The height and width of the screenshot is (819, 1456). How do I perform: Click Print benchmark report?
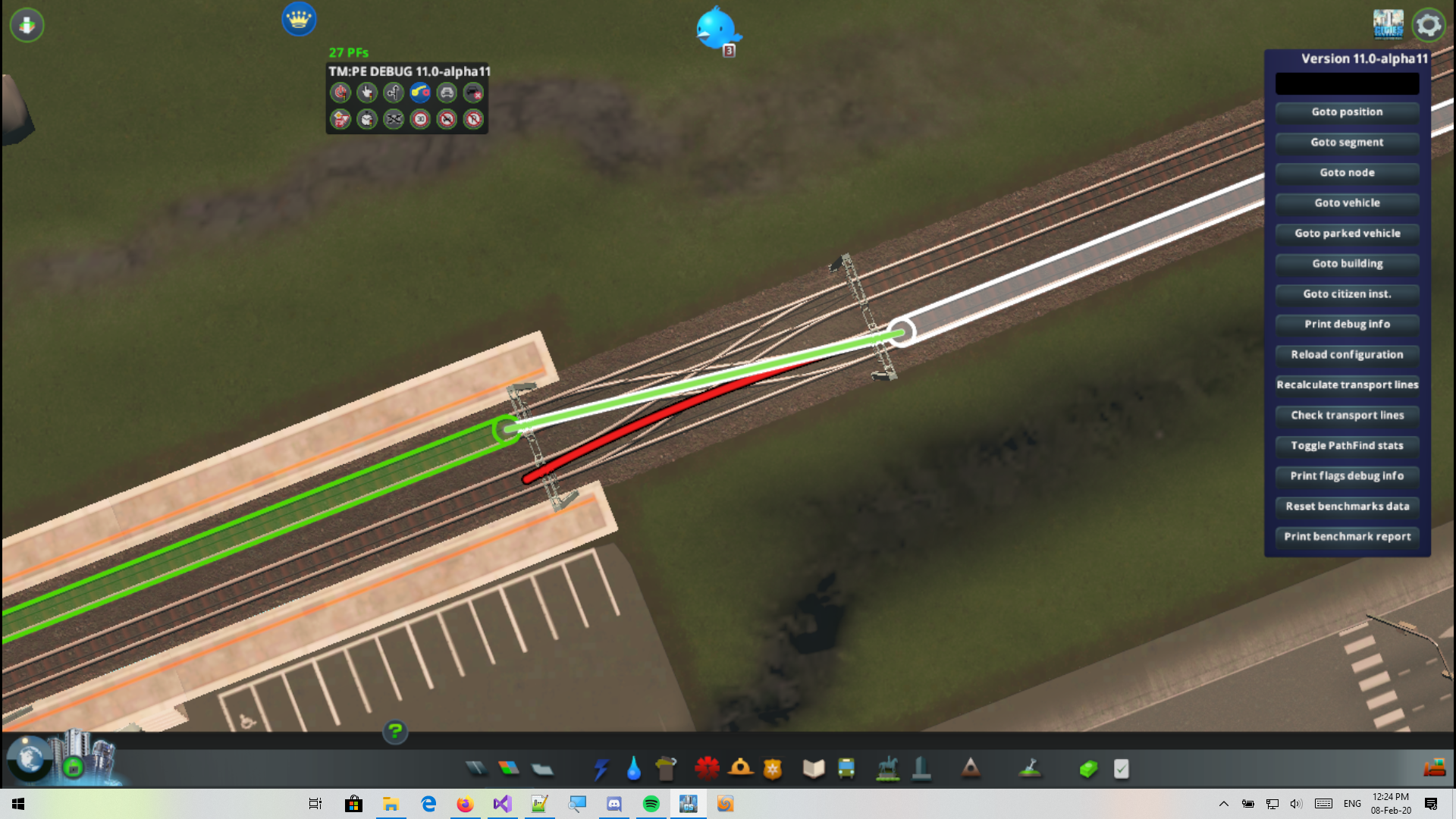tap(1347, 537)
